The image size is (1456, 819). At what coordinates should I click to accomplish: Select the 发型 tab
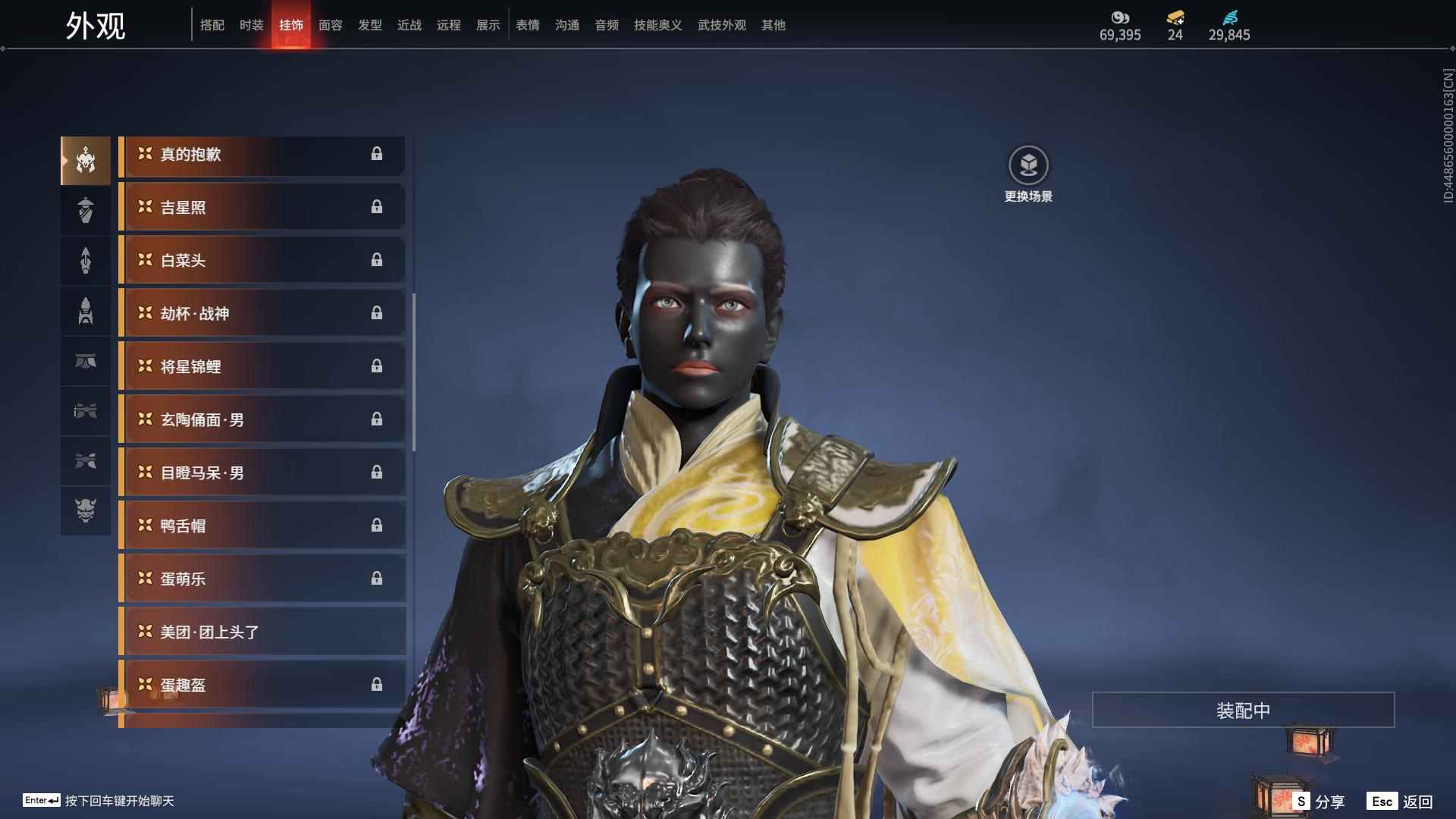[x=369, y=25]
